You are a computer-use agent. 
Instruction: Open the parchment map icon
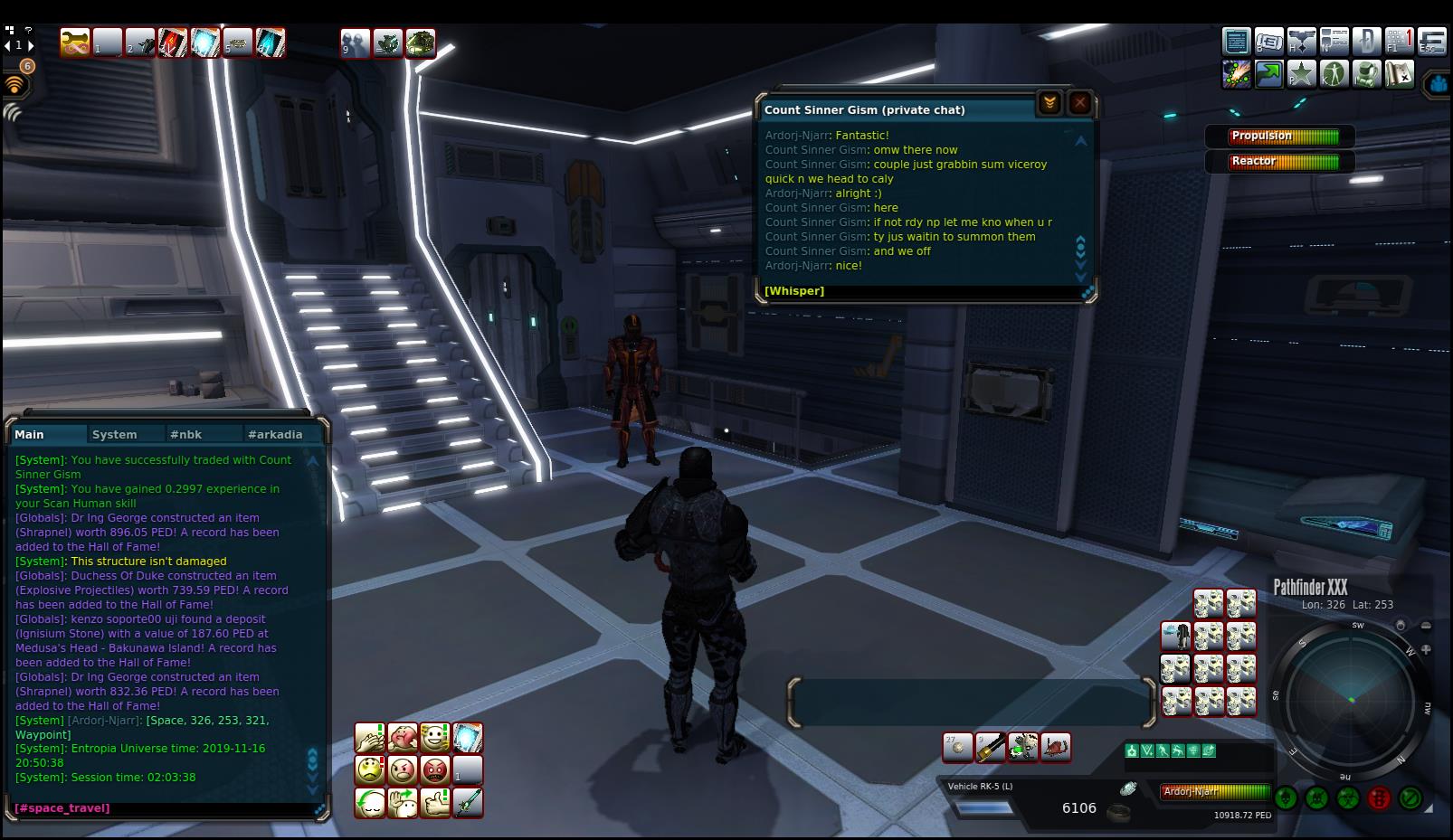[x=1399, y=74]
